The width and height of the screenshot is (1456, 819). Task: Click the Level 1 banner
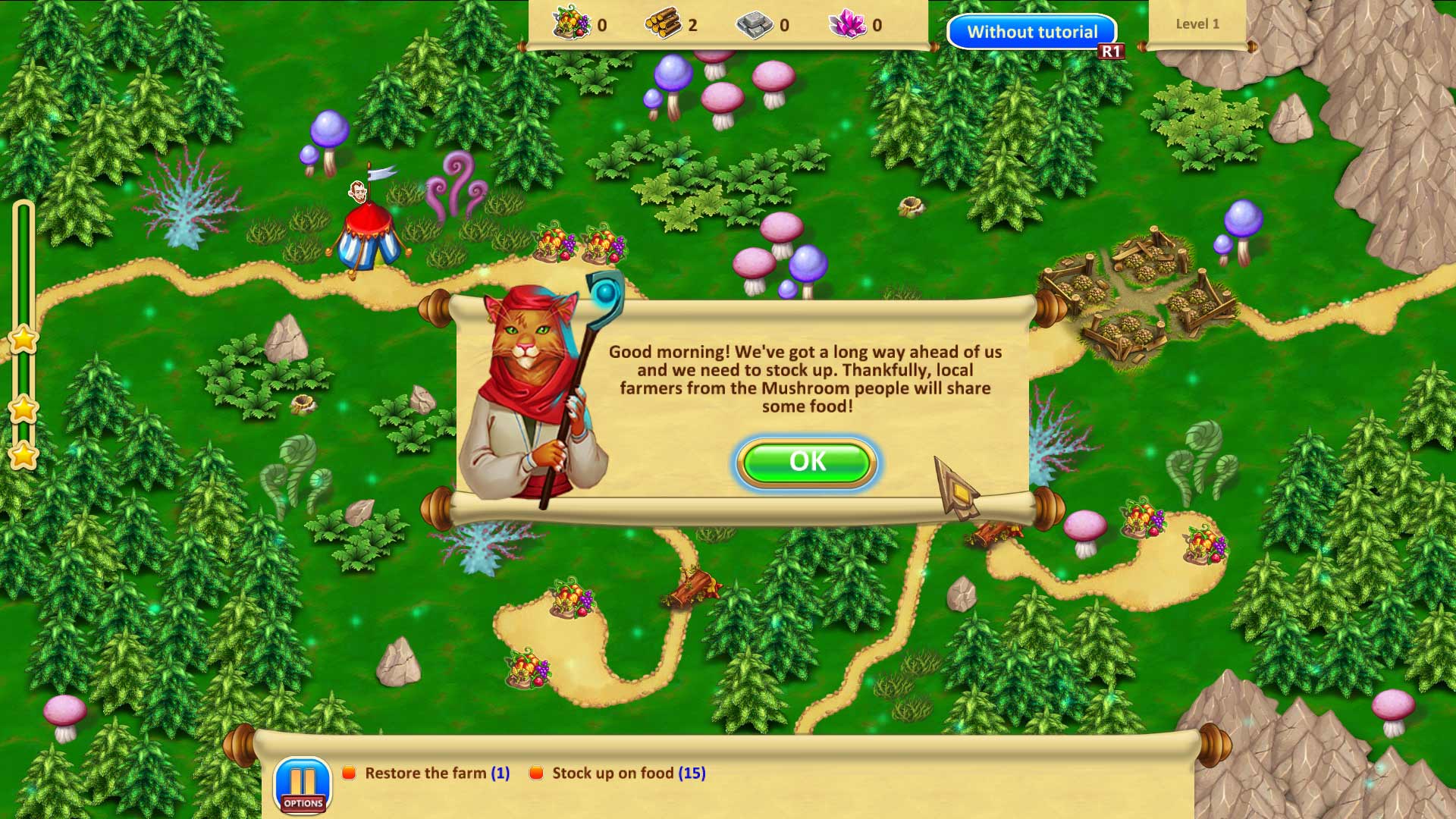click(x=1197, y=24)
